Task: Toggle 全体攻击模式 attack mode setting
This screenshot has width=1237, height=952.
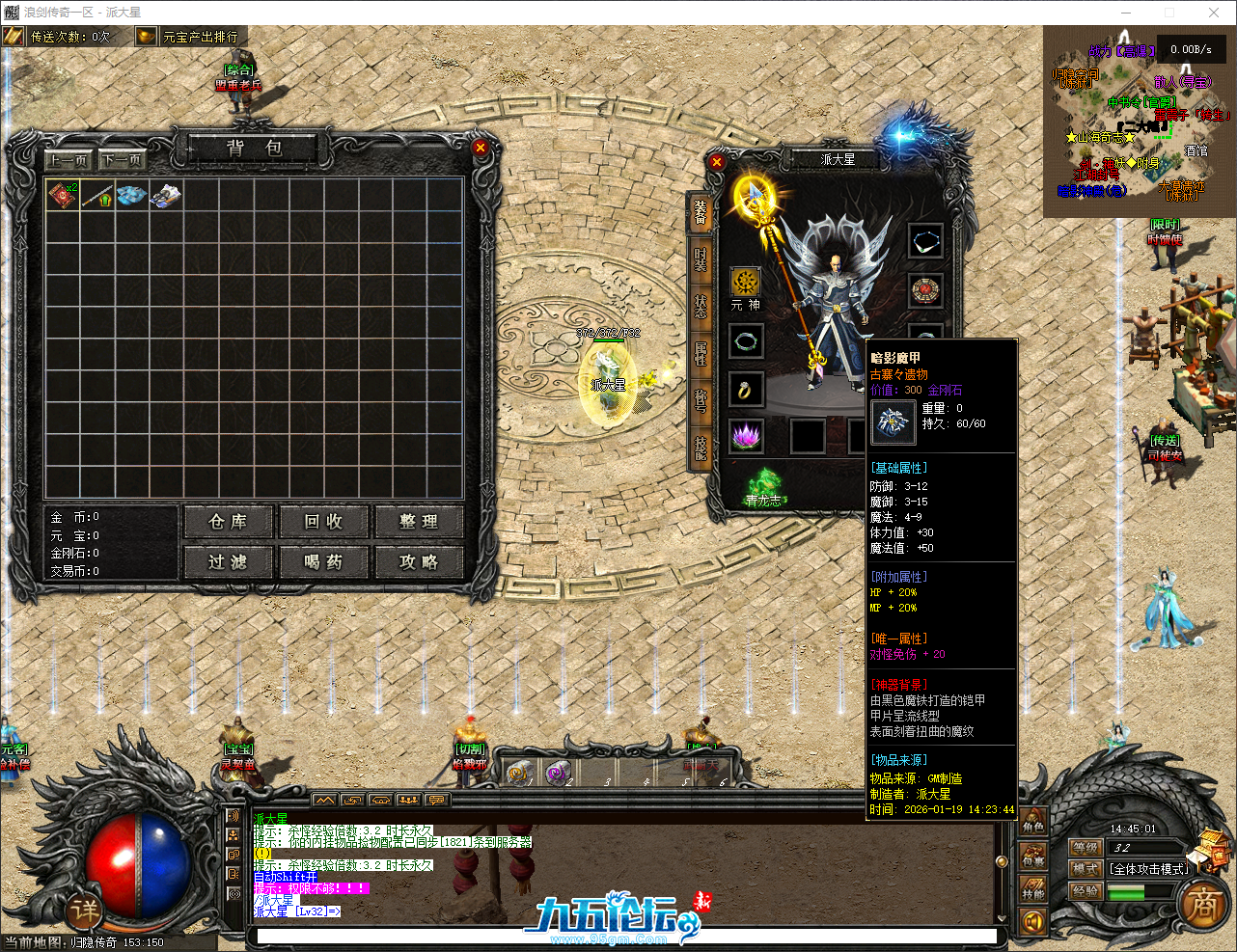Action: [x=1149, y=869]
